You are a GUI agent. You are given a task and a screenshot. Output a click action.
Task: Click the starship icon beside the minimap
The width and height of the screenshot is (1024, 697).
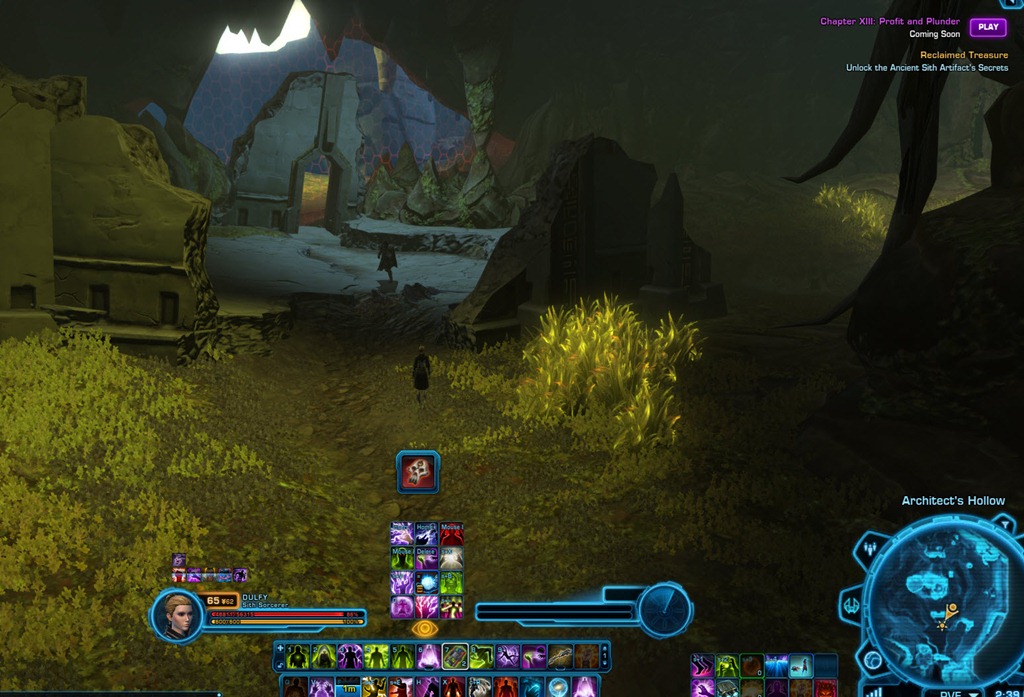coord(852,605)
